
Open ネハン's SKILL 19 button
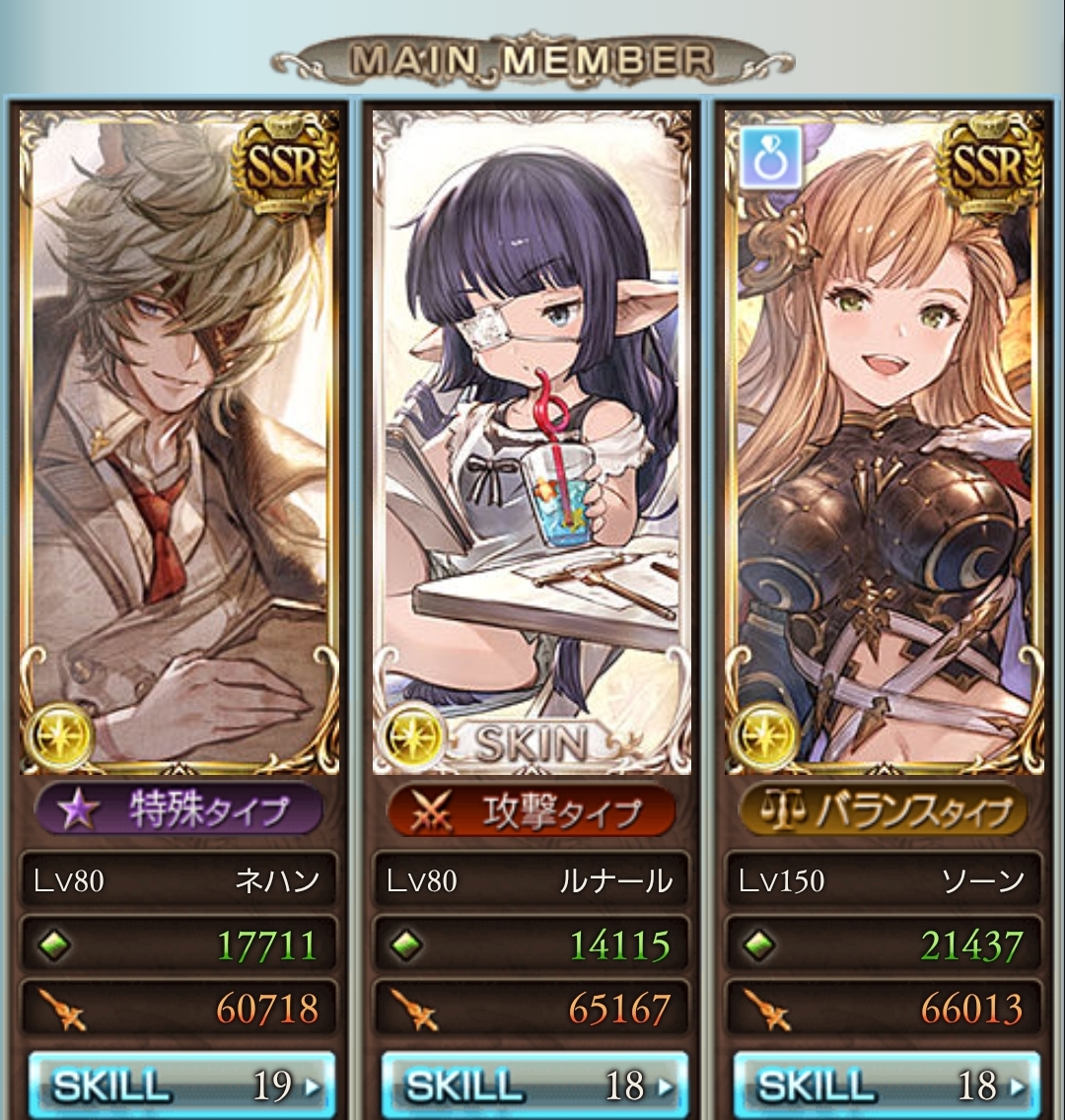tap(181, 1085)
